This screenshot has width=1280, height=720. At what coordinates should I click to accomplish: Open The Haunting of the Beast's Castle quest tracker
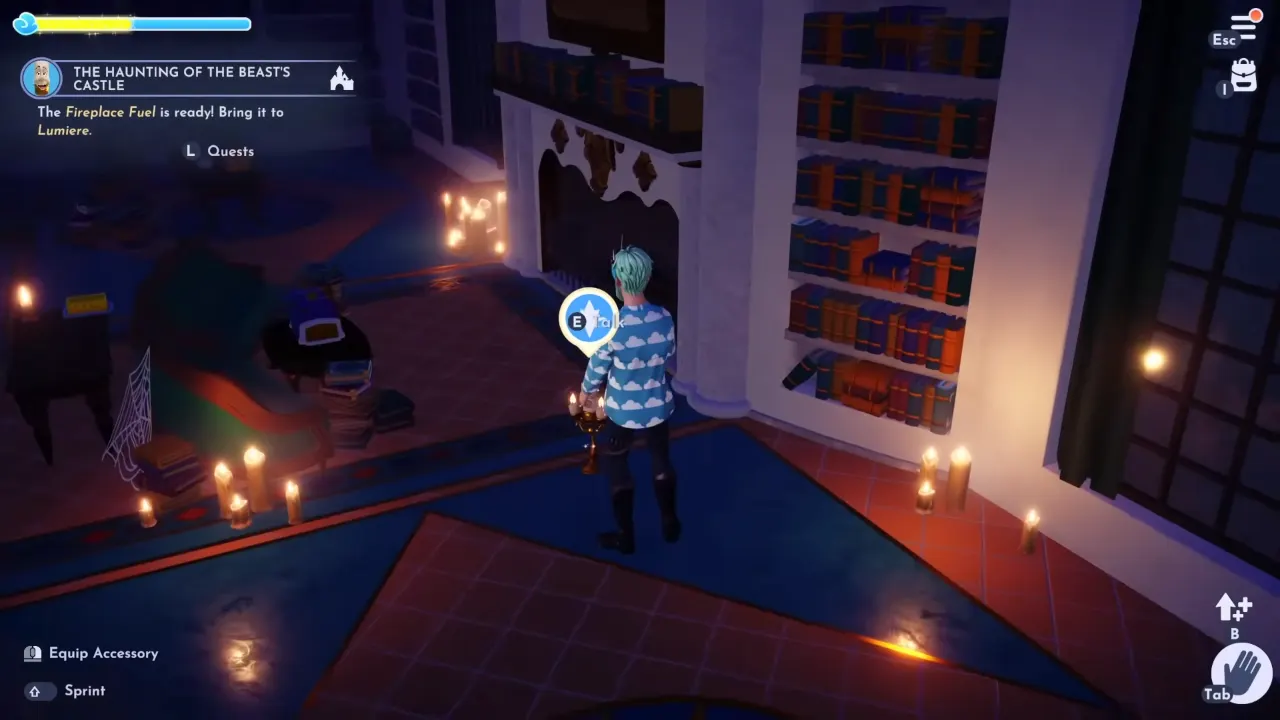182,79
